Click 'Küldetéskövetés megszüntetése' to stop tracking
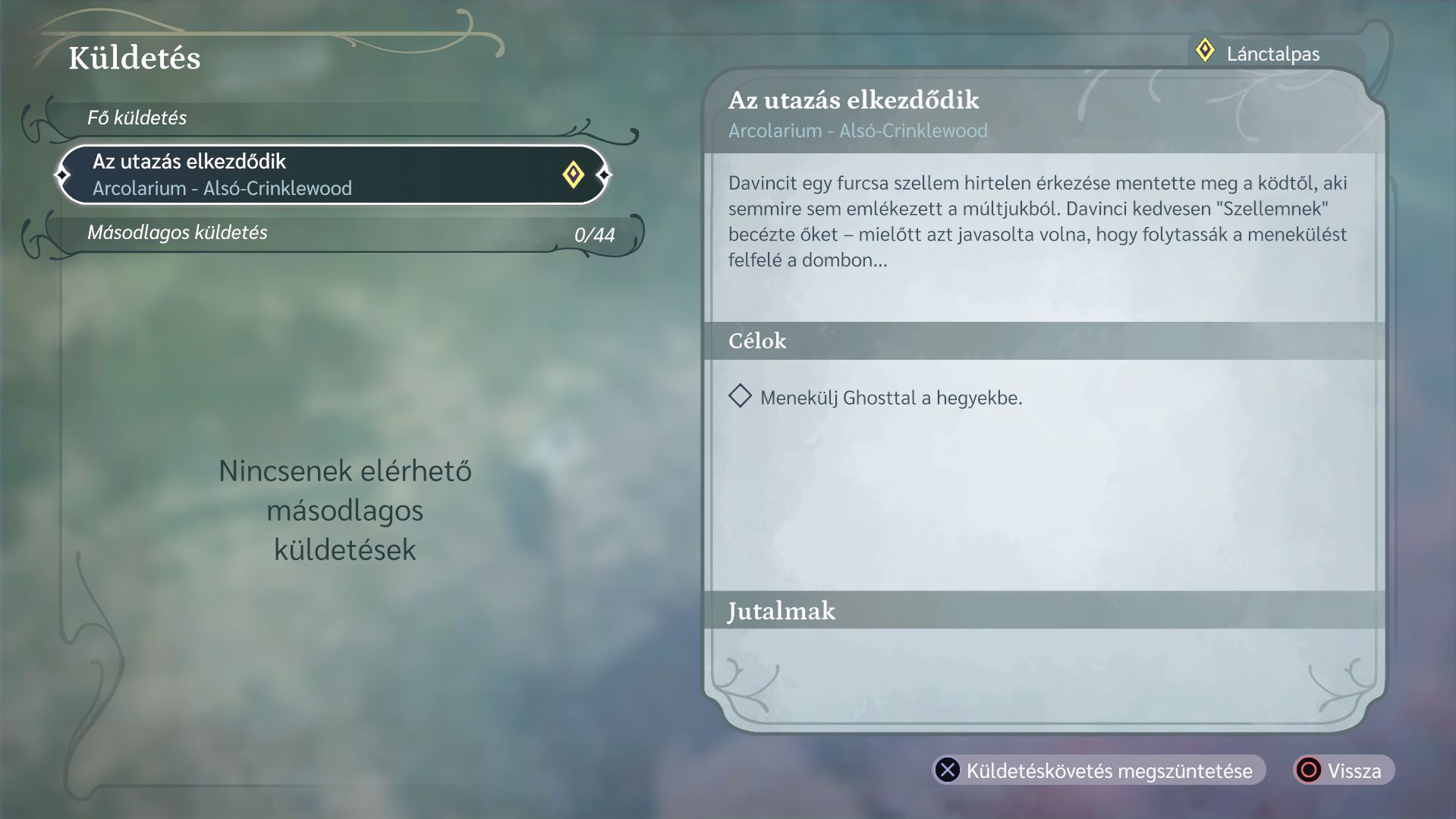The width and height of the screenshot is (1456, 819). click(1098, 770)
